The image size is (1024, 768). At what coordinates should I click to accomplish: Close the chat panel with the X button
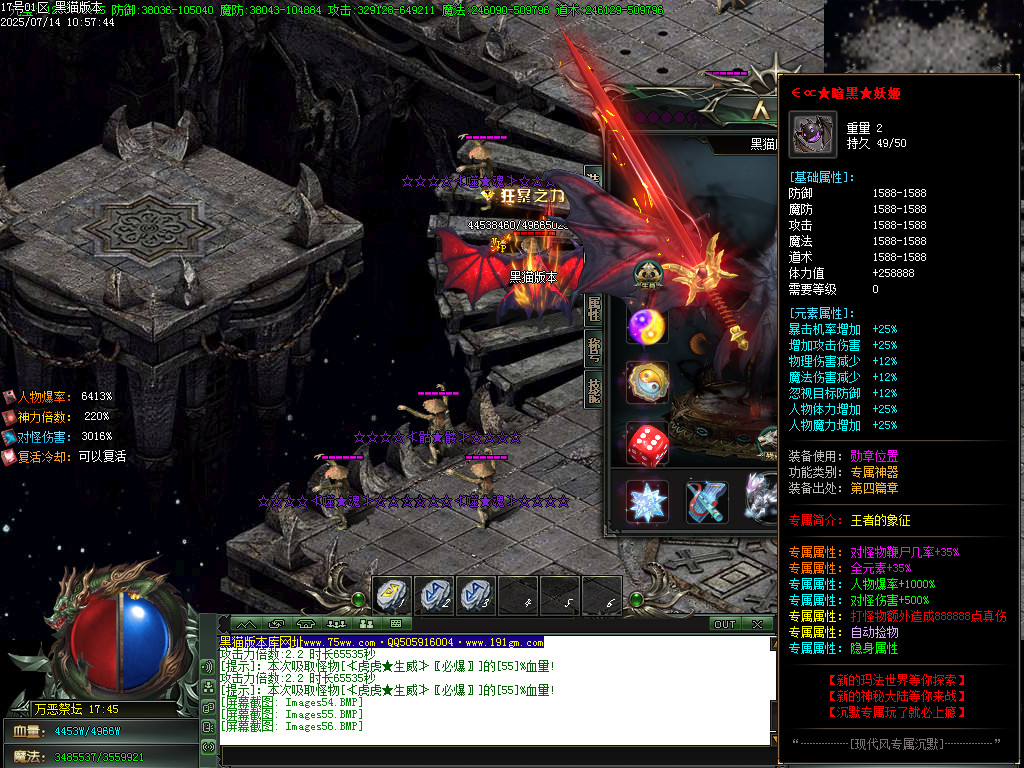758,624
